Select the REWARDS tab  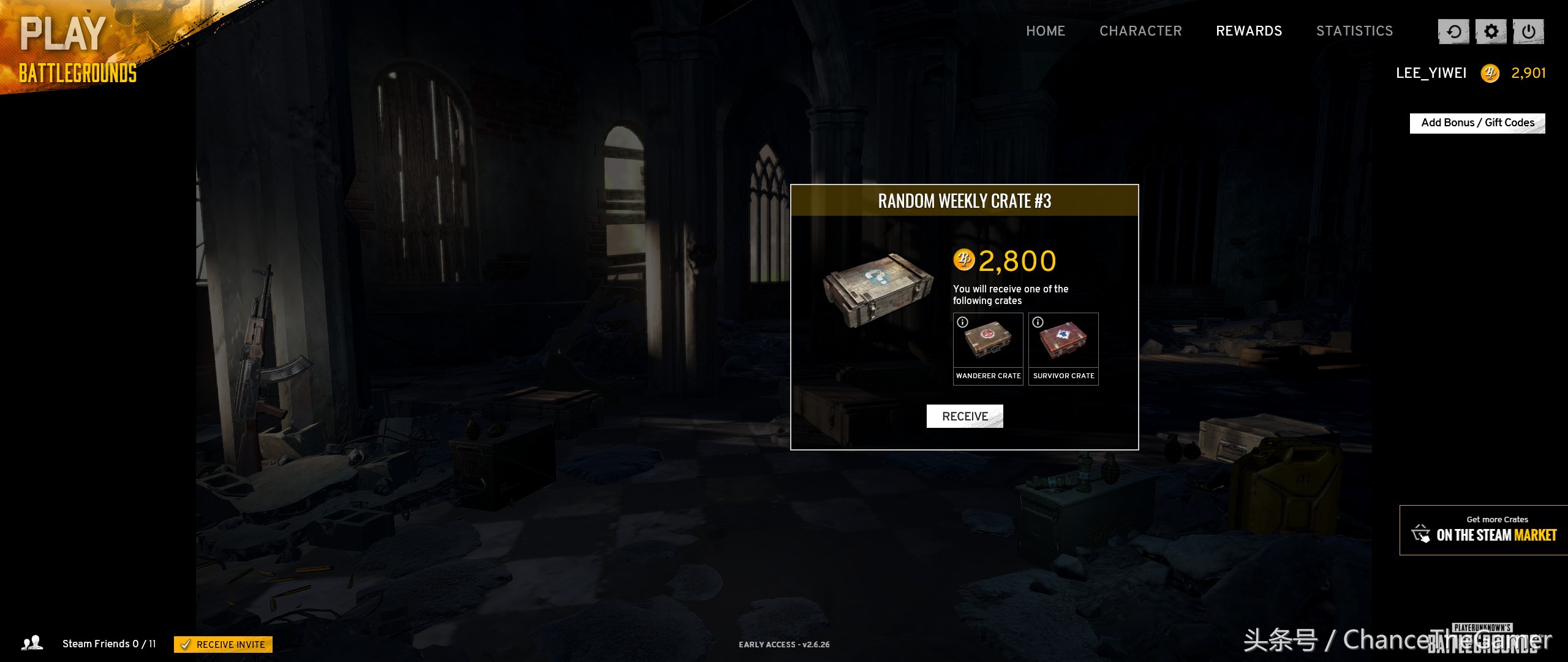pyautogui.click(x=1249, y=31)
